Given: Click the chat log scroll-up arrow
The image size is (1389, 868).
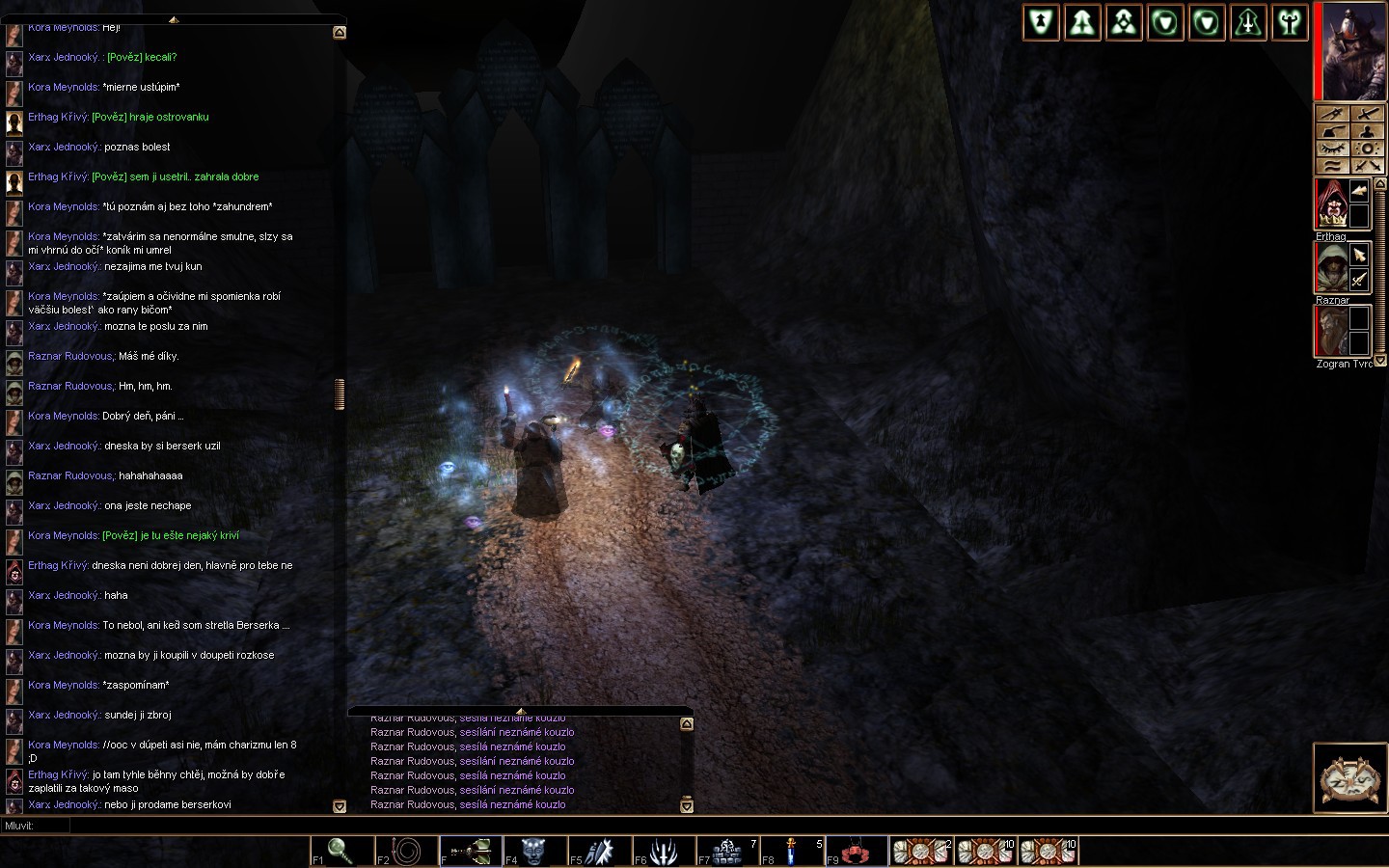Looking at the screenshot, I should [x=340, y=32].
